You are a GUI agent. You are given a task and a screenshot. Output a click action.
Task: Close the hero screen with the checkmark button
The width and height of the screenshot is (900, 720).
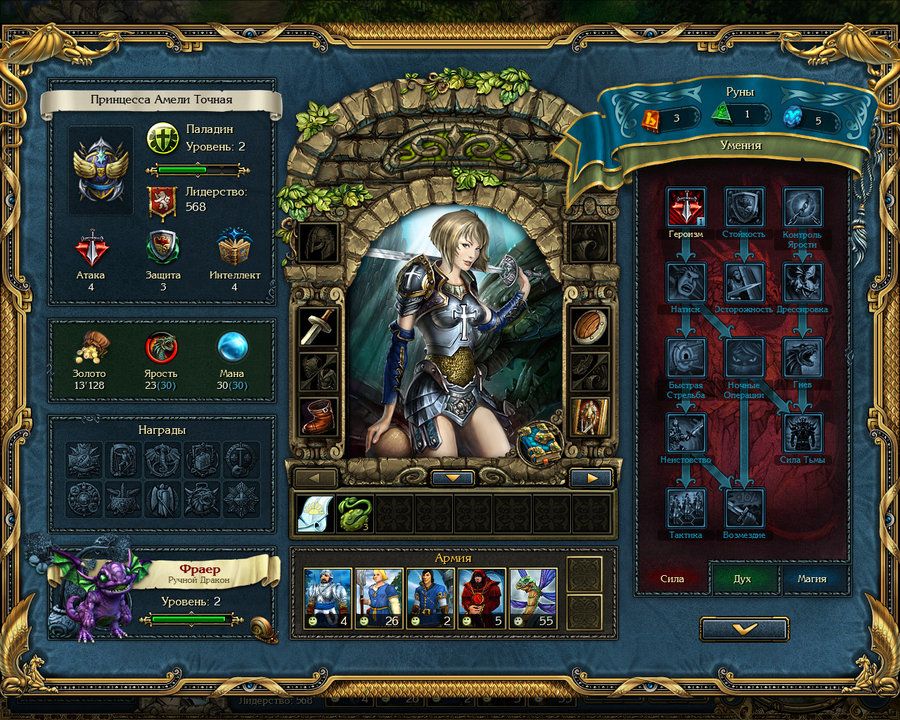(744, 628)
